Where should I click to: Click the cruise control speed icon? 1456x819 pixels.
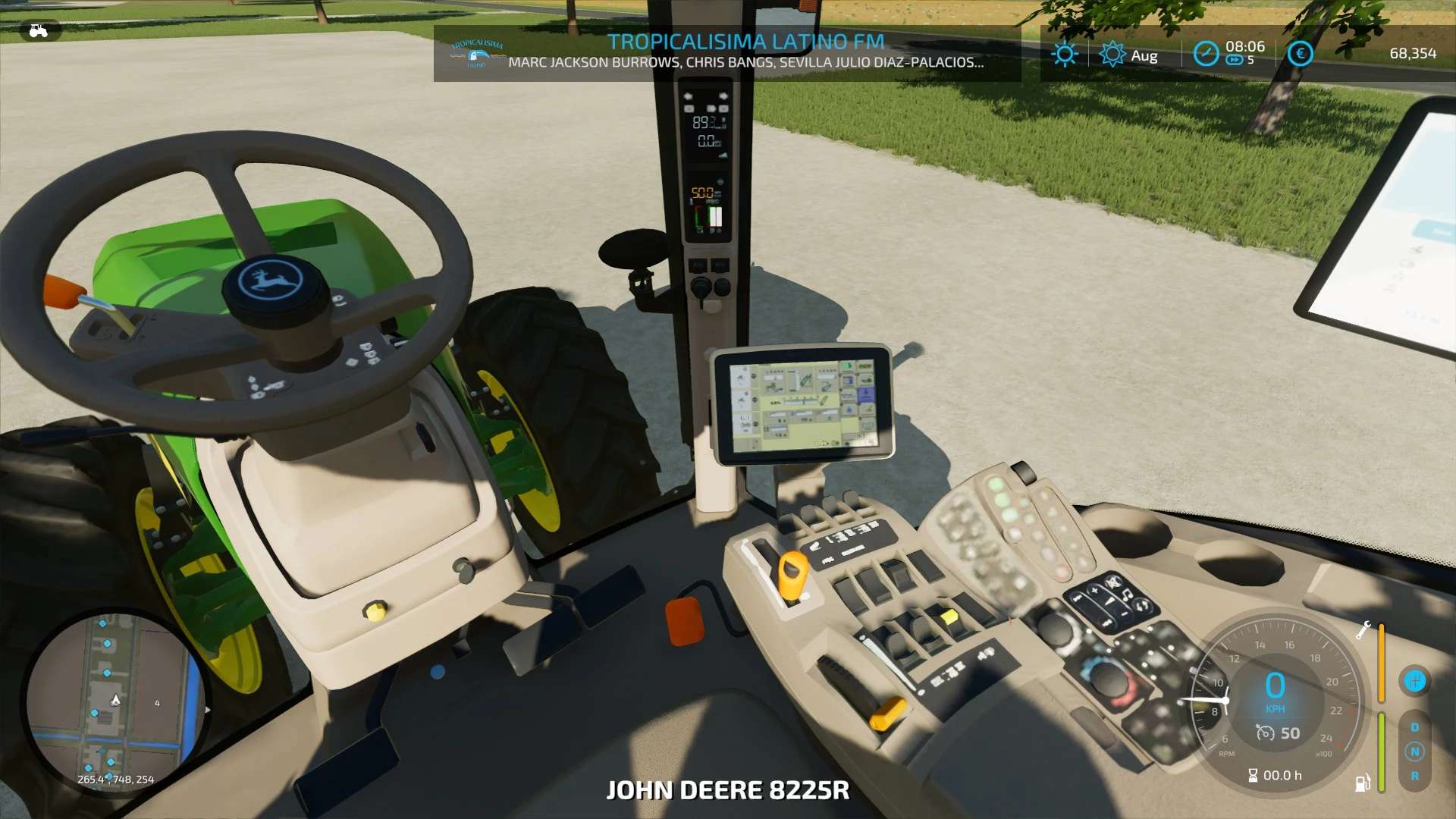pyautogui.click(x=1265, y=733)
